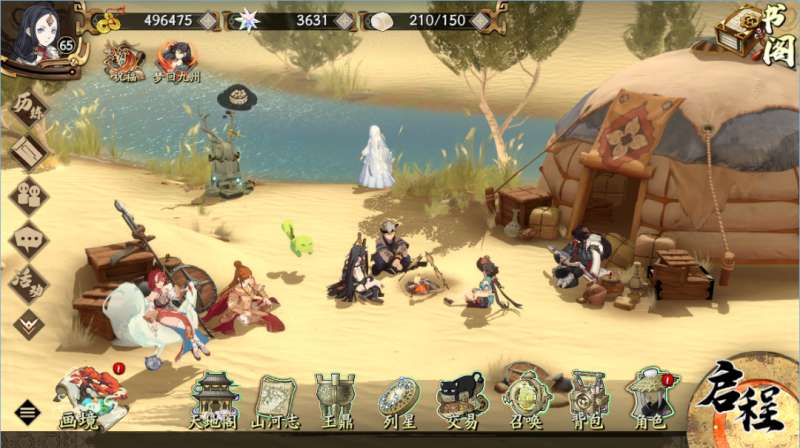Open the 玉鼎 cauldron
Viewport: 800px width, 448px height.
(x=334, y=400)
